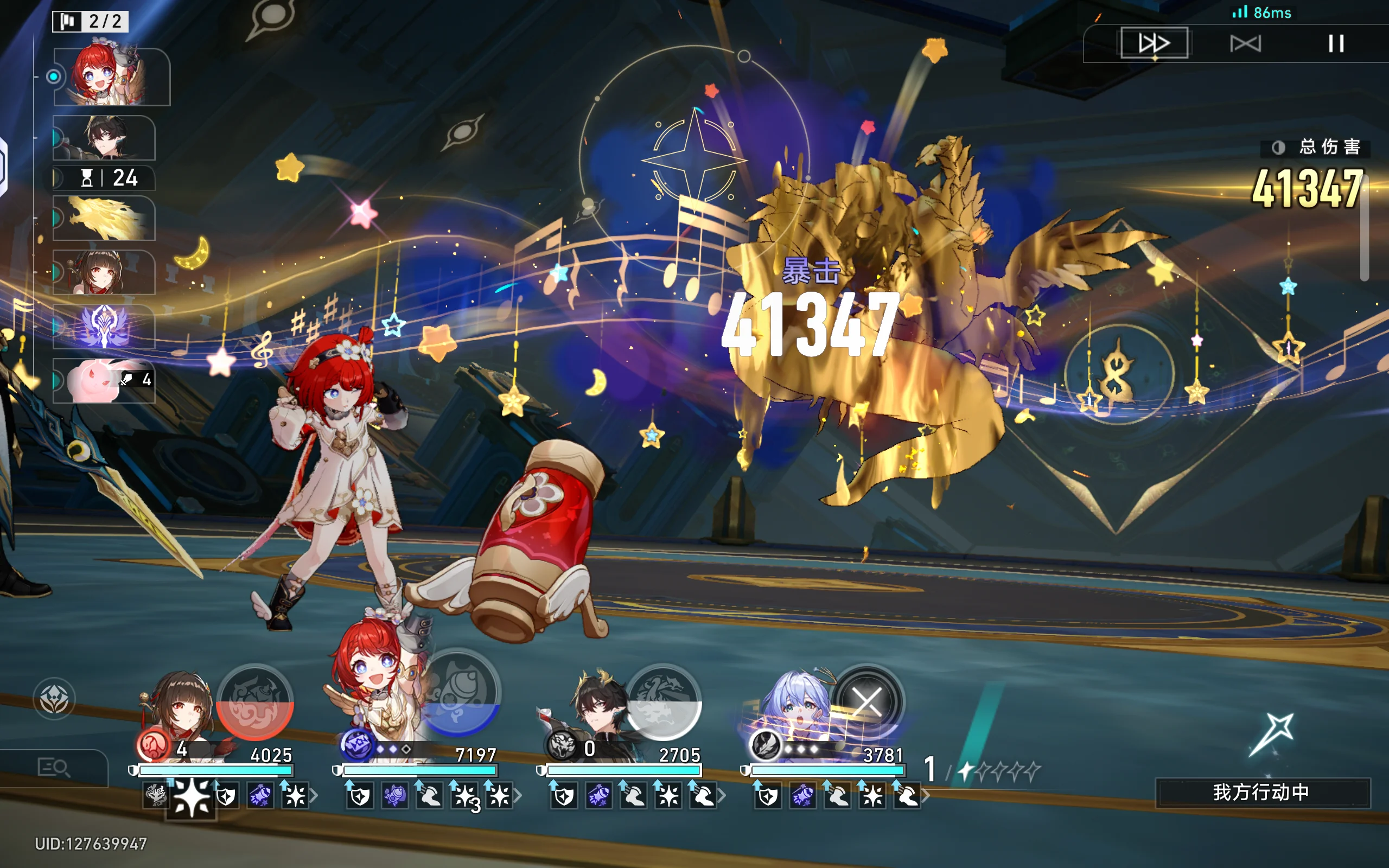The height and width of the screenshot is (868, 1389).
Task: Expand the red-haired character's buff icon row
Action: point(518,796)
